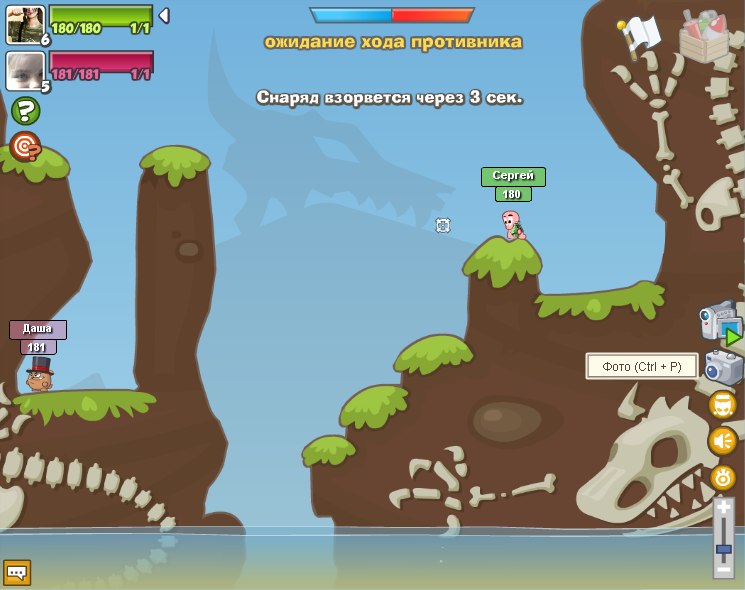Open the weapons crate inventory

(x=703, y=37)
